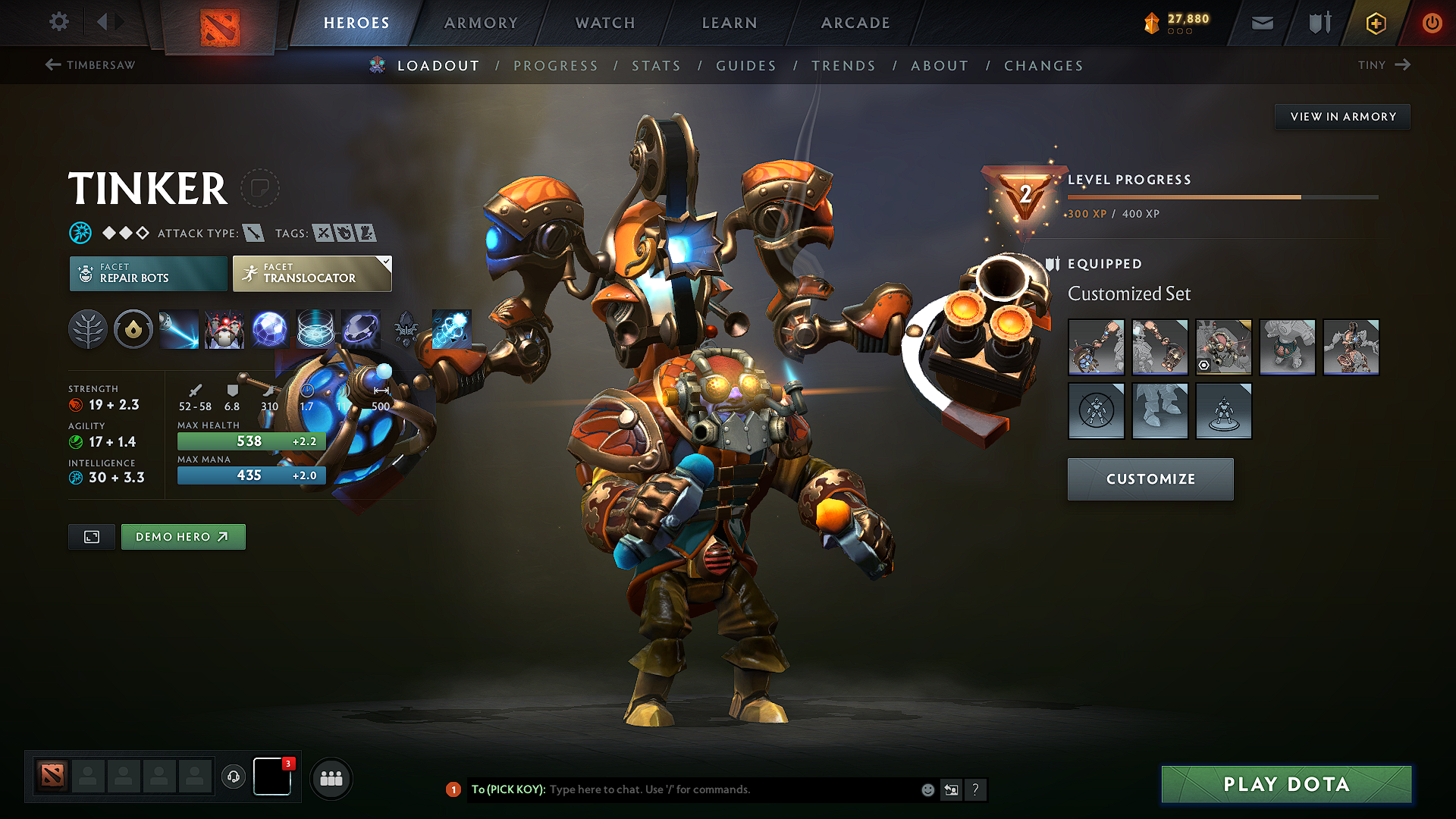Image resolution: width=1456 pixels, height=819 pixels.
Task: Click Tinker's innate ability icon
Action: click(133, 329)
